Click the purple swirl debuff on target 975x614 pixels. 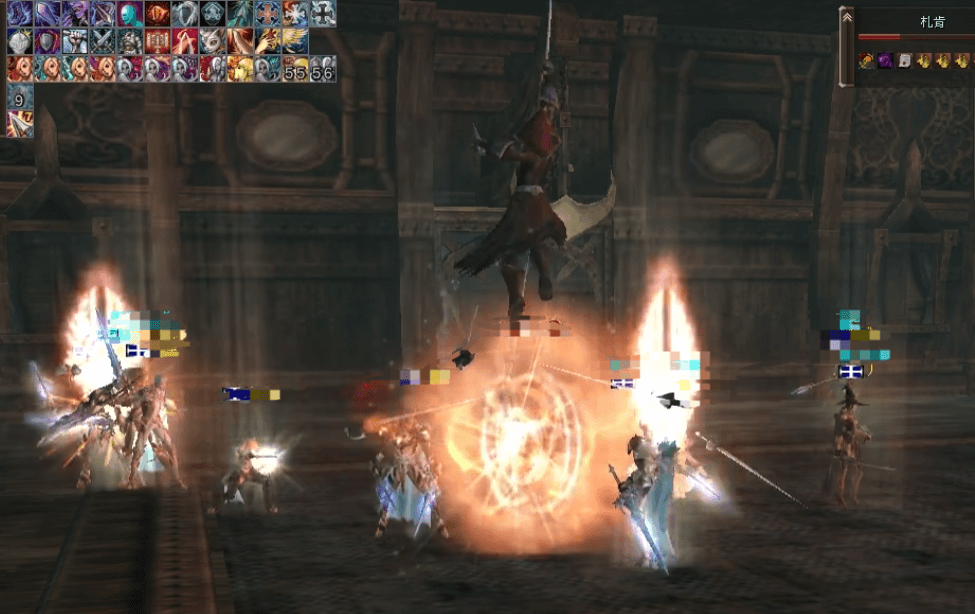point(884,61)
